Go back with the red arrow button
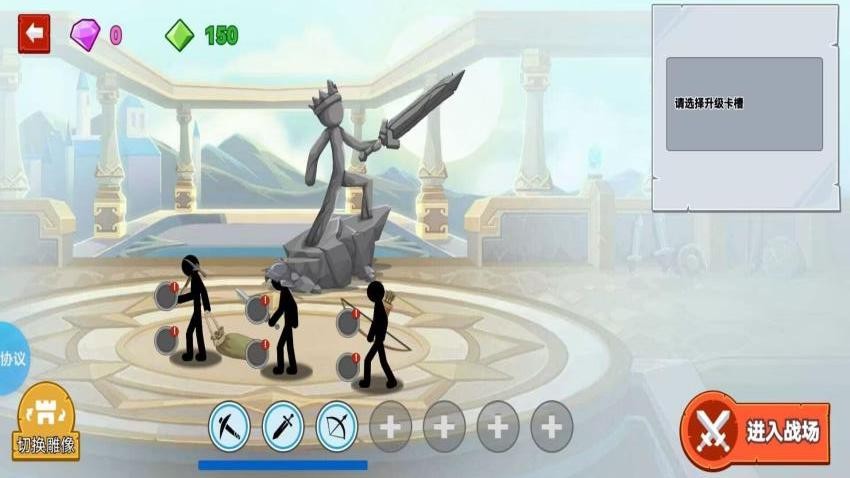Viewport: 850px width, 478px height. click(x=34, y=34)
